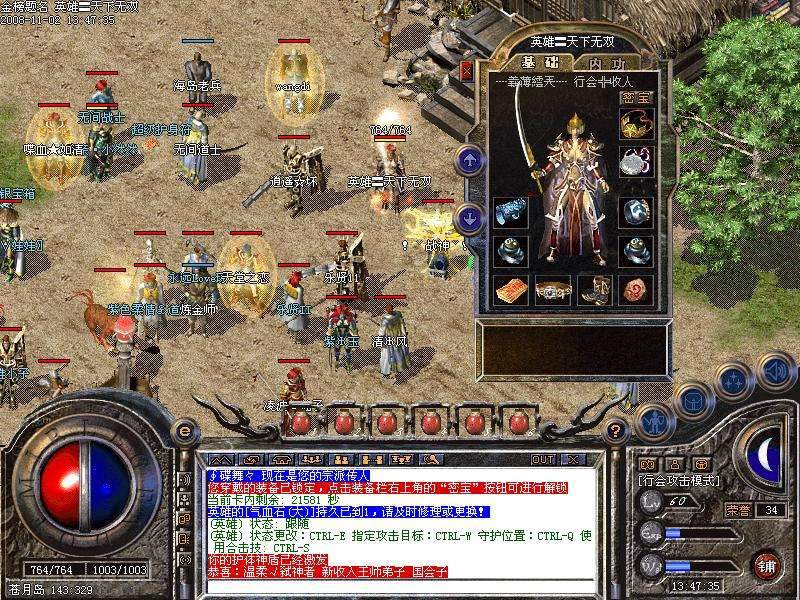Click the magnifier icon above chat

(x=433, y=459)
